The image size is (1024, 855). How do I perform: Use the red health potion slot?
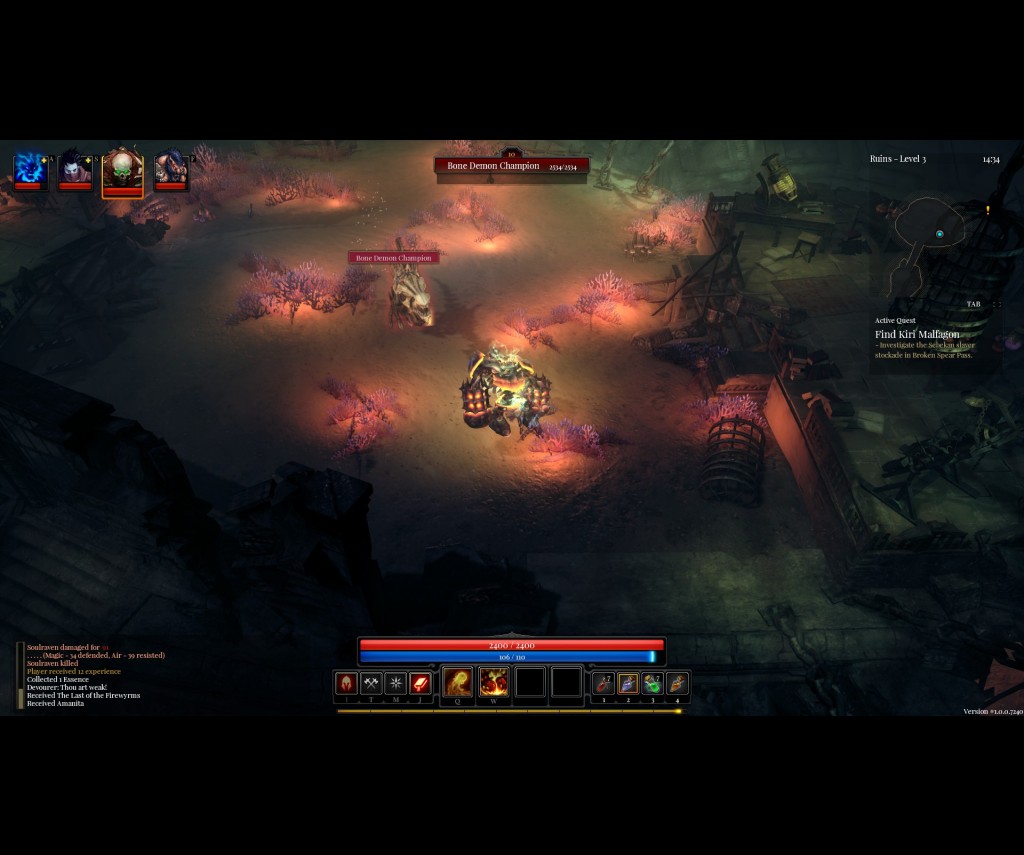(x=603, y=684)
